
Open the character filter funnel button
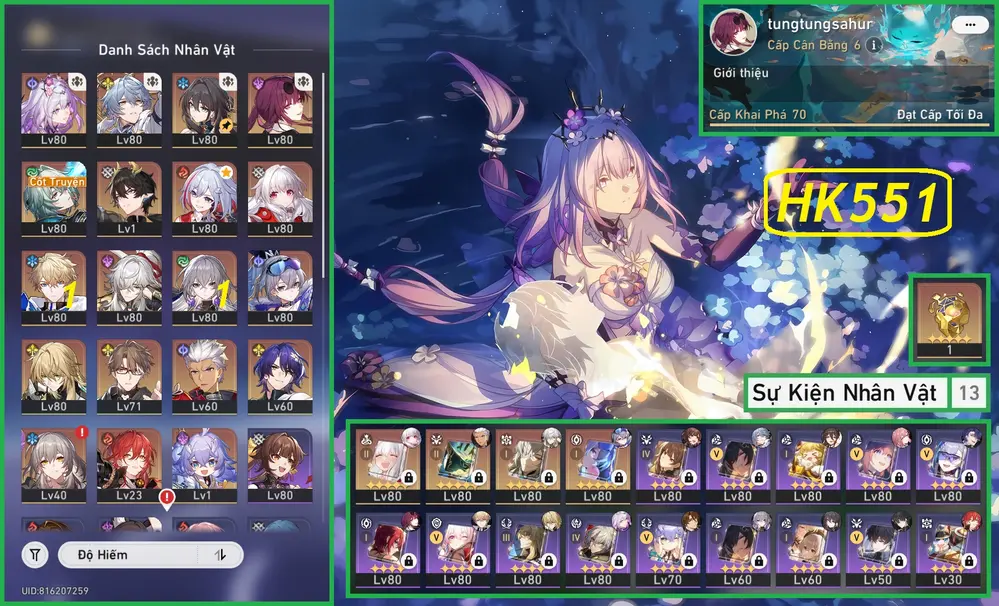pyautogui.click(x=35, y=554)
